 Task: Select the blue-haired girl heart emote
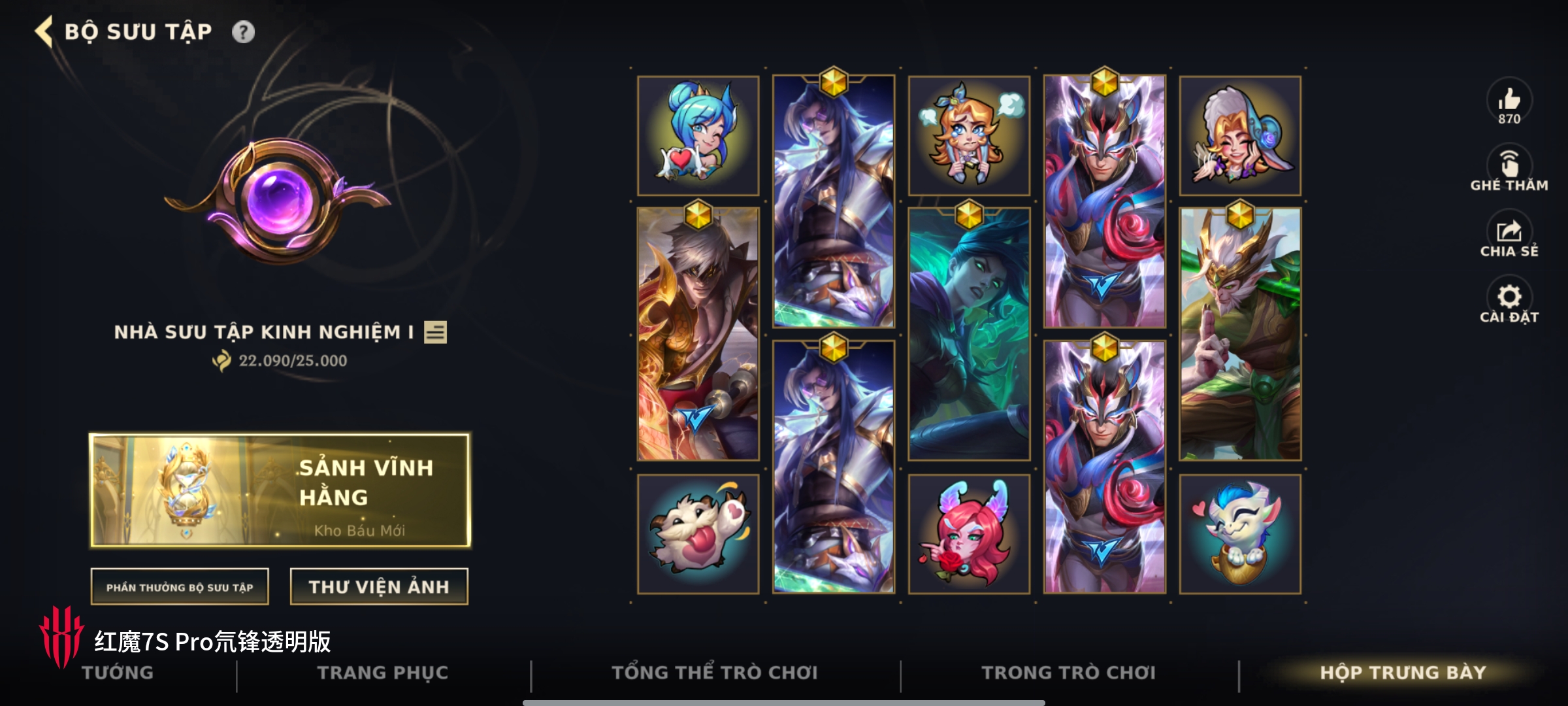pyautogui.click(x=698, y=135)
